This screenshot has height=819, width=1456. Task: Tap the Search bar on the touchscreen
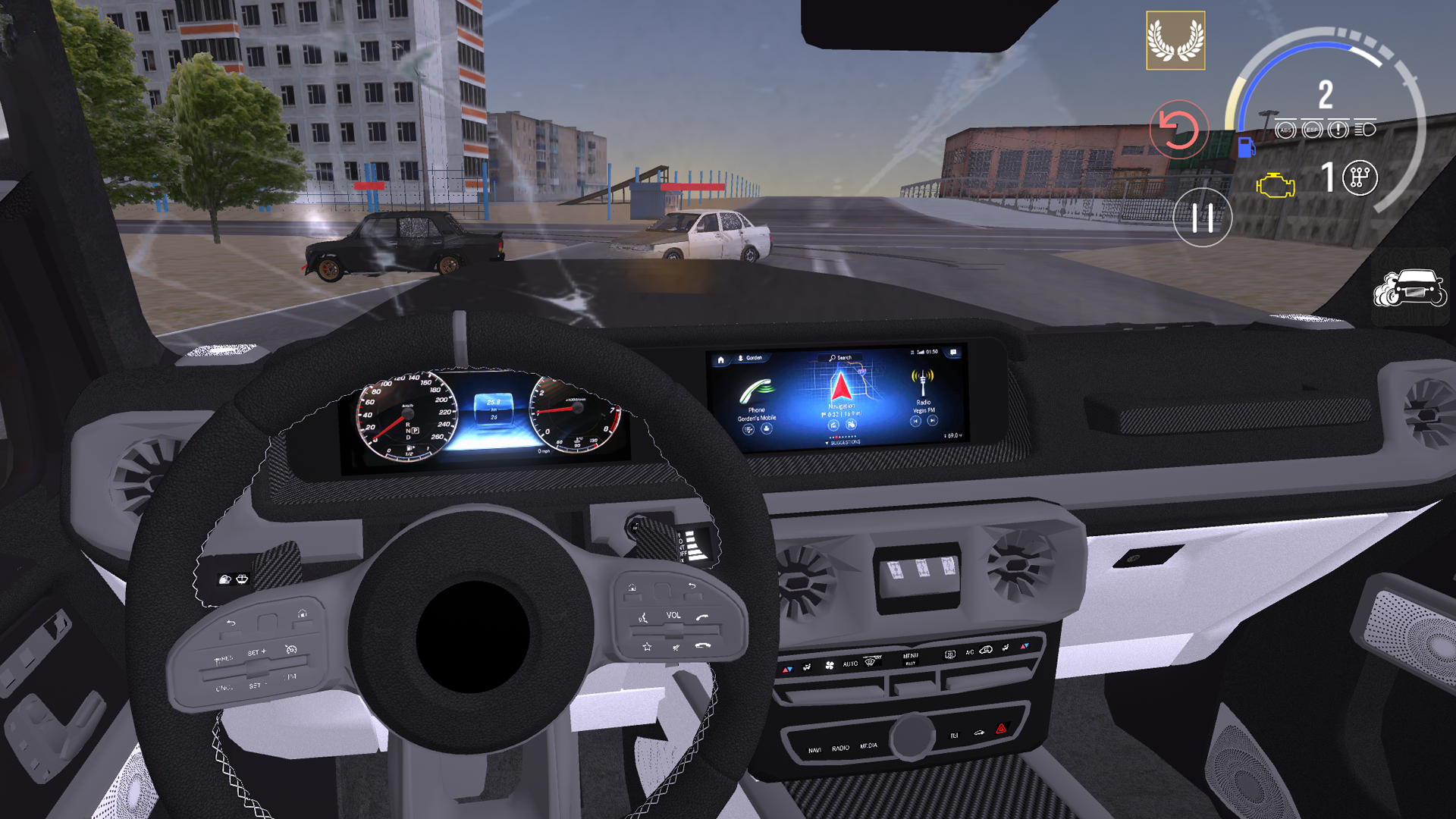[x=840, y=358]
